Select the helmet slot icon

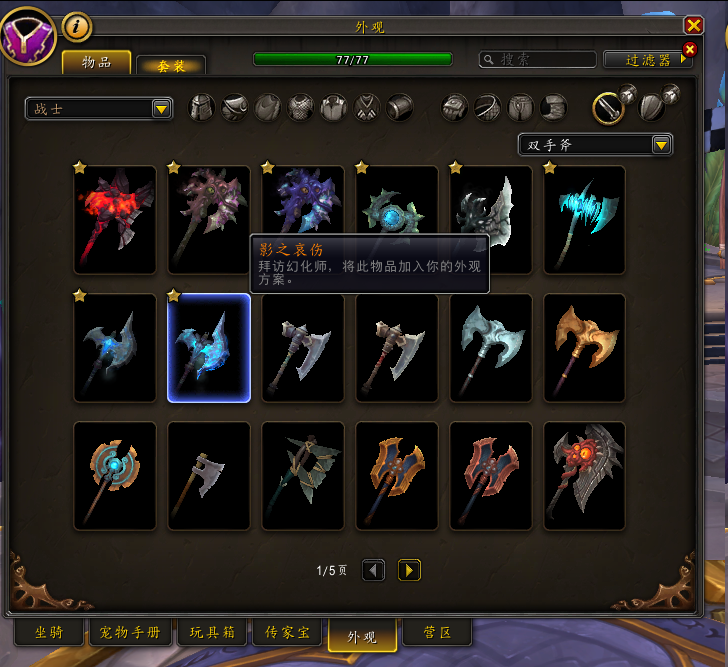click(x=203, y=107)
